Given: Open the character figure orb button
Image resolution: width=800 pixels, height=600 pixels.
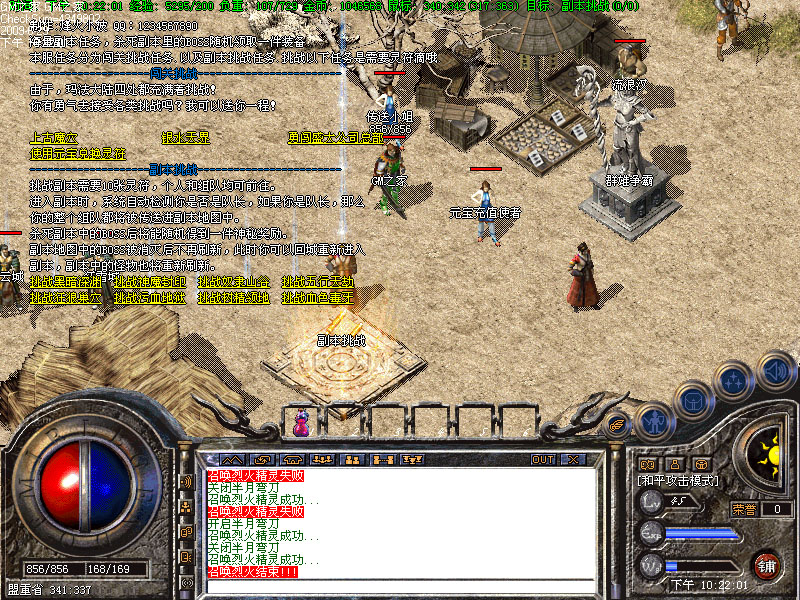Looking at the screenshot, I should pos(654,421).
